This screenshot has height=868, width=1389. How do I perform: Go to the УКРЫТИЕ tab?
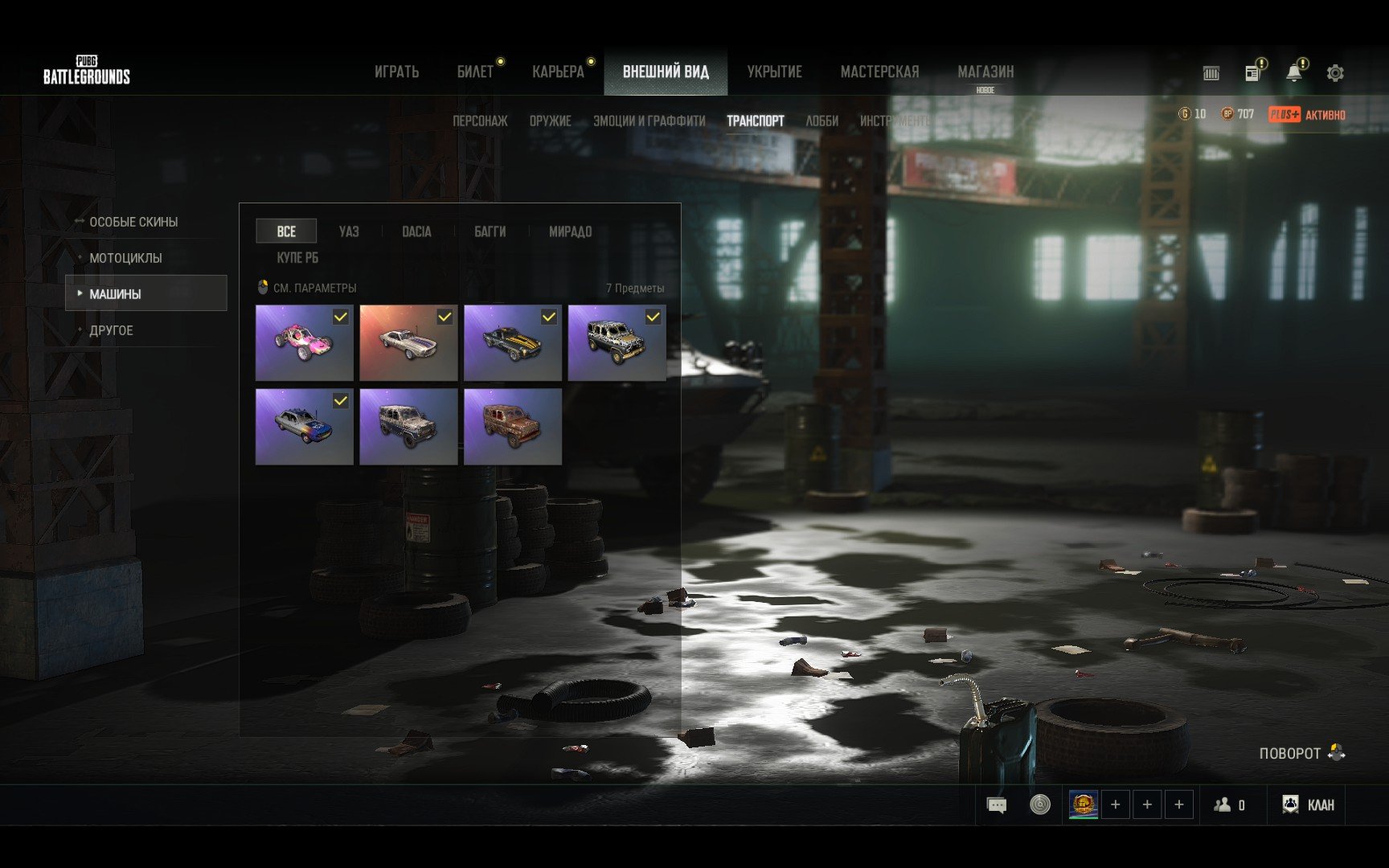point(774,72)
